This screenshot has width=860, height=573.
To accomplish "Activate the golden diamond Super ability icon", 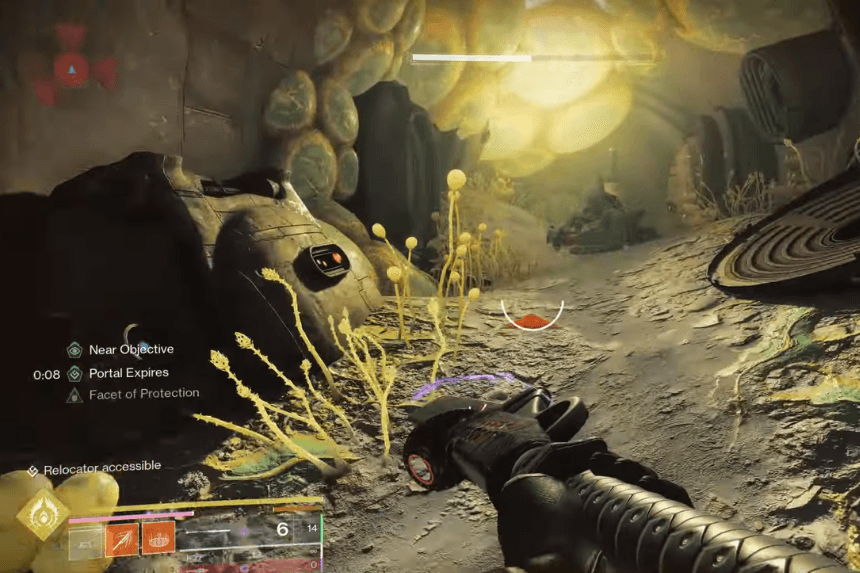I will coord(43,515).
